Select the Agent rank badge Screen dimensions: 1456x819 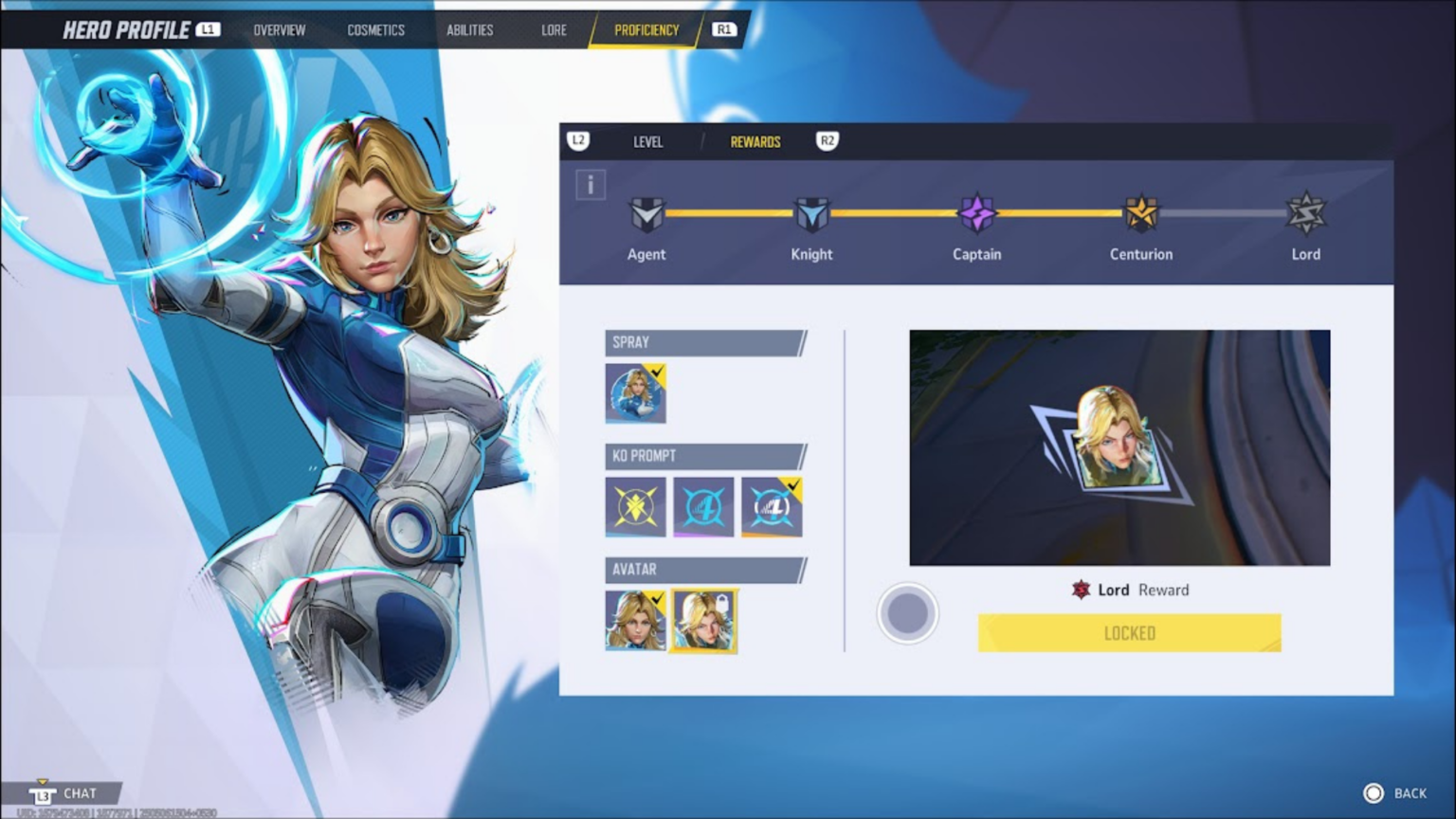pyautogui.click(x=646, y=215)
